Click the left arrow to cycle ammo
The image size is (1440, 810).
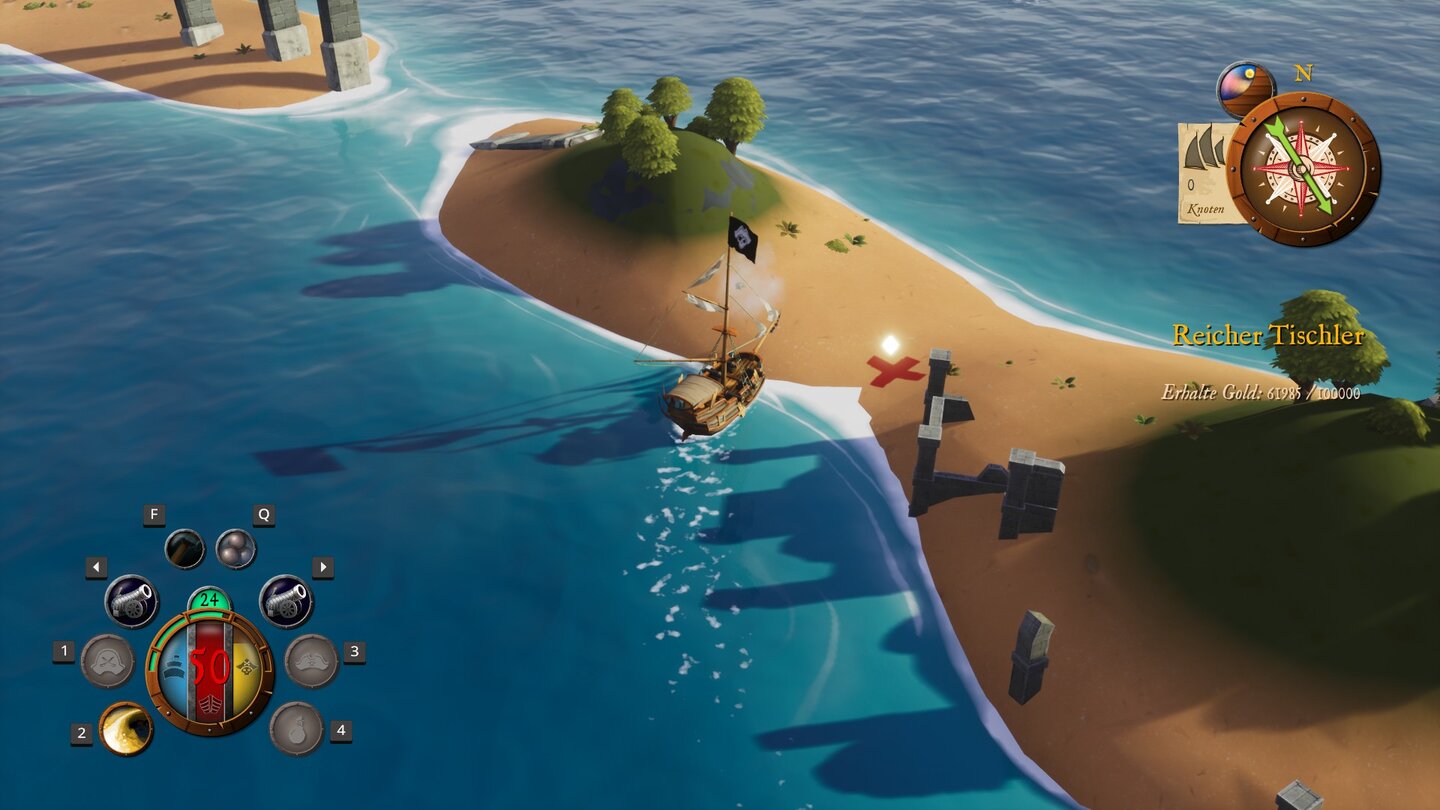[95, 566]
